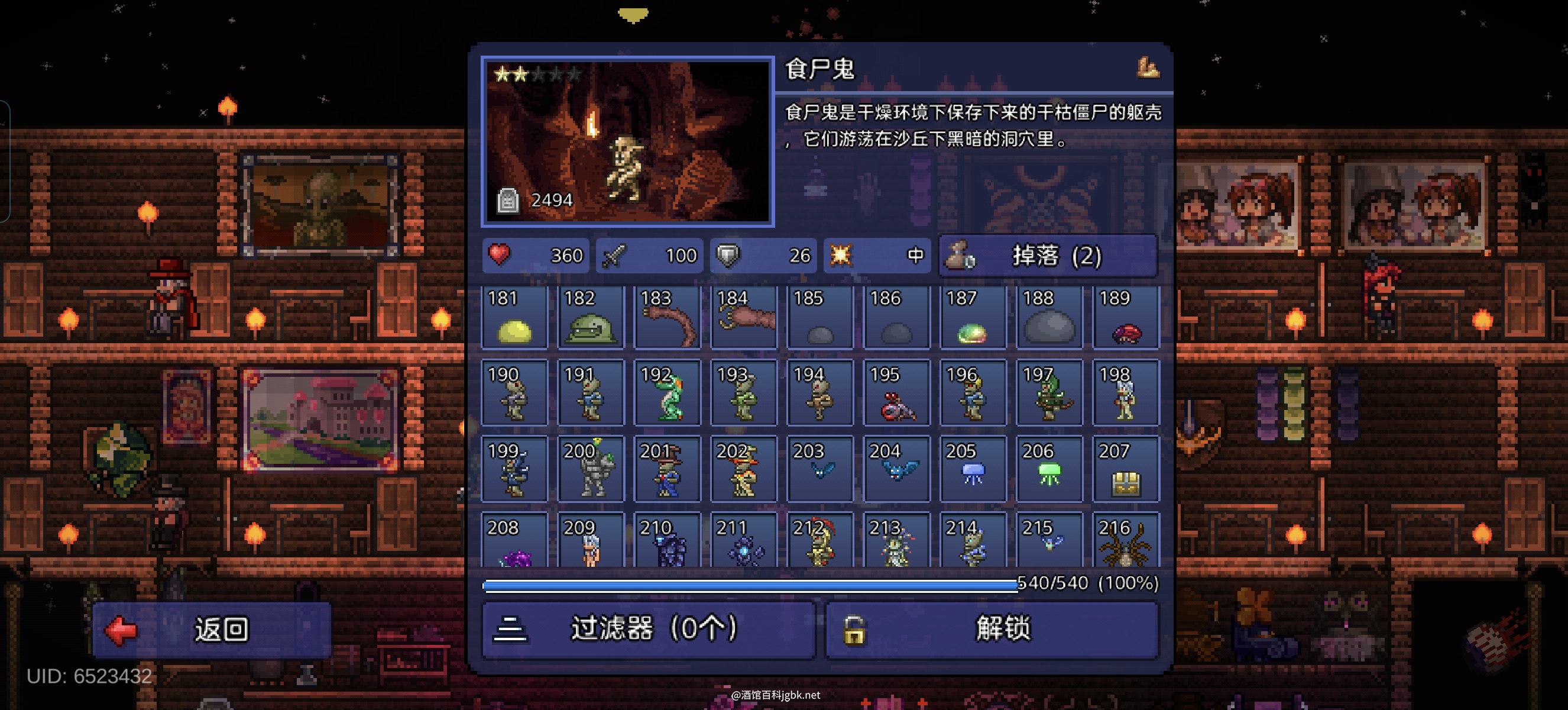This screenshot has width=1568, height=710.
Task: Select bestiary entry 204 blue bat
Action: (896, 469)
